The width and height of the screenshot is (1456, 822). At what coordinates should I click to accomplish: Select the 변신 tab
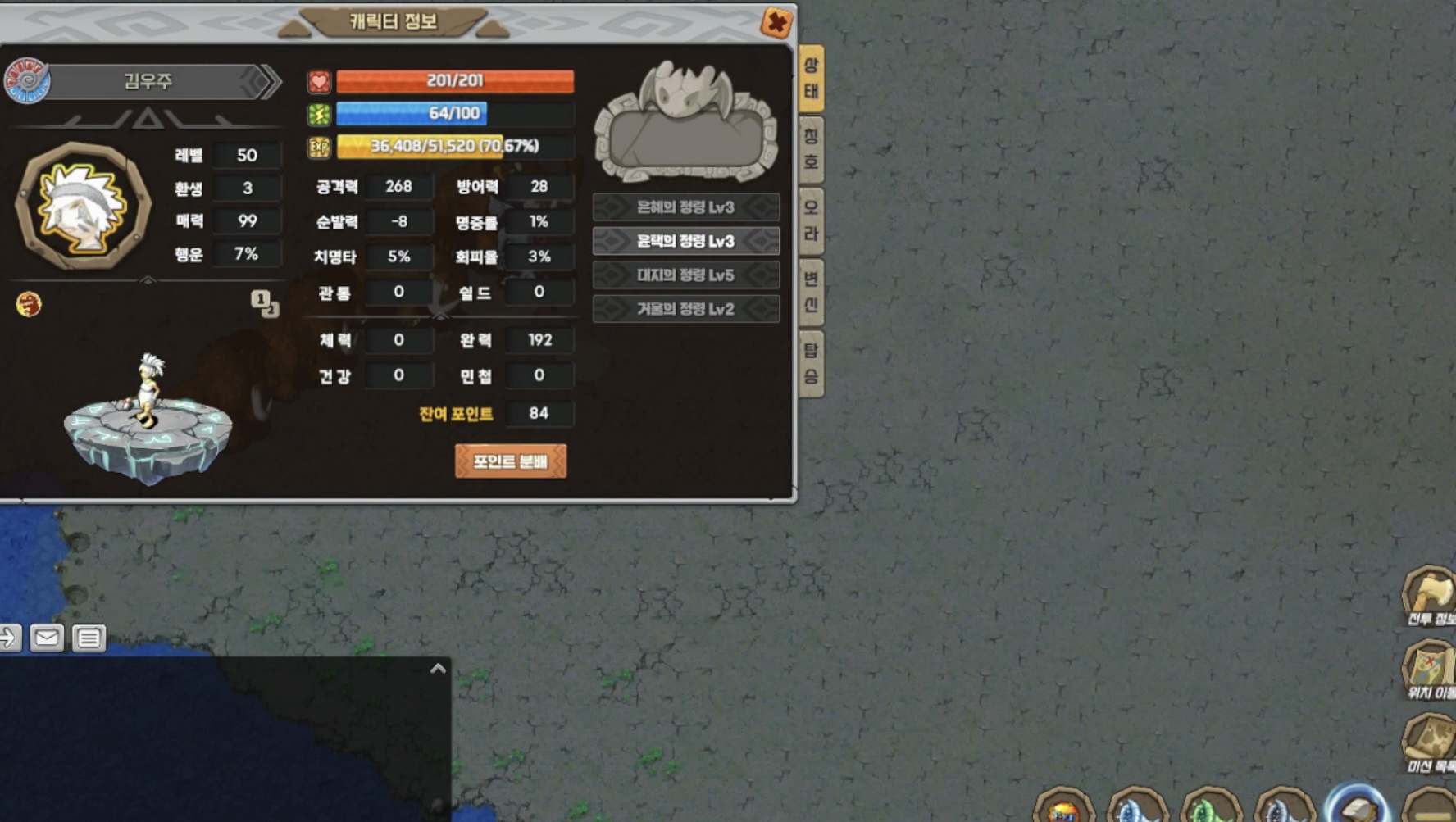811,292
